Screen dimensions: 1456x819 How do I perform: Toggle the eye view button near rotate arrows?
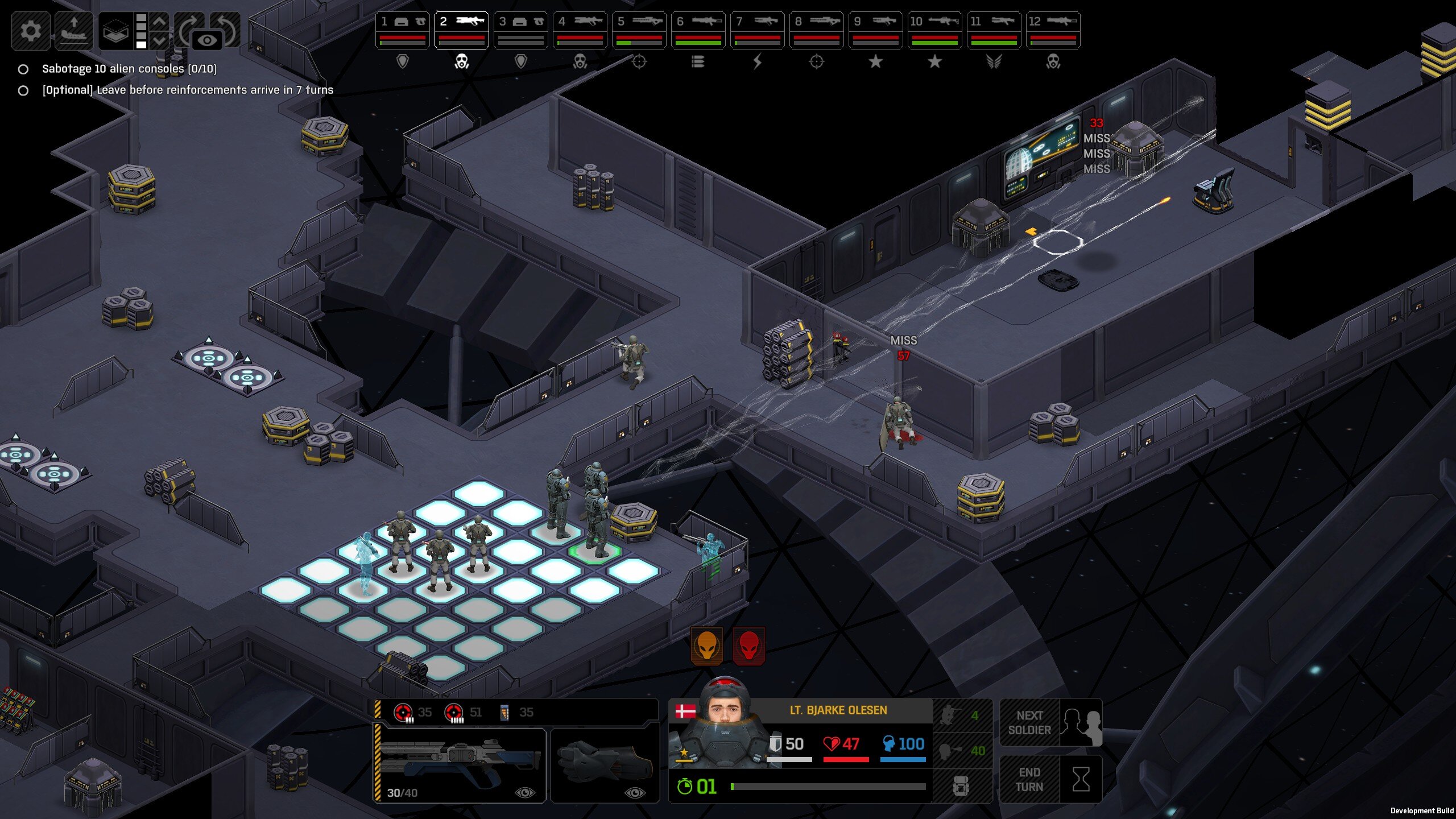pyautogui.click(x=207, y=40)
